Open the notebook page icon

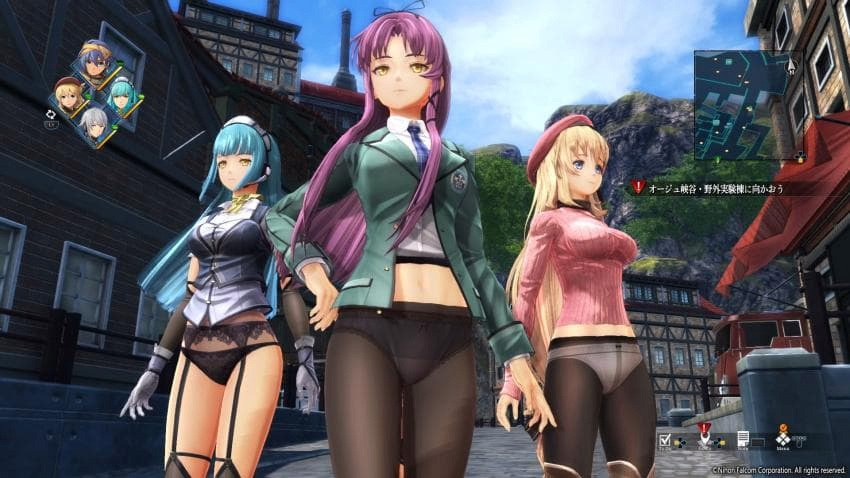[x=743, y=438]
